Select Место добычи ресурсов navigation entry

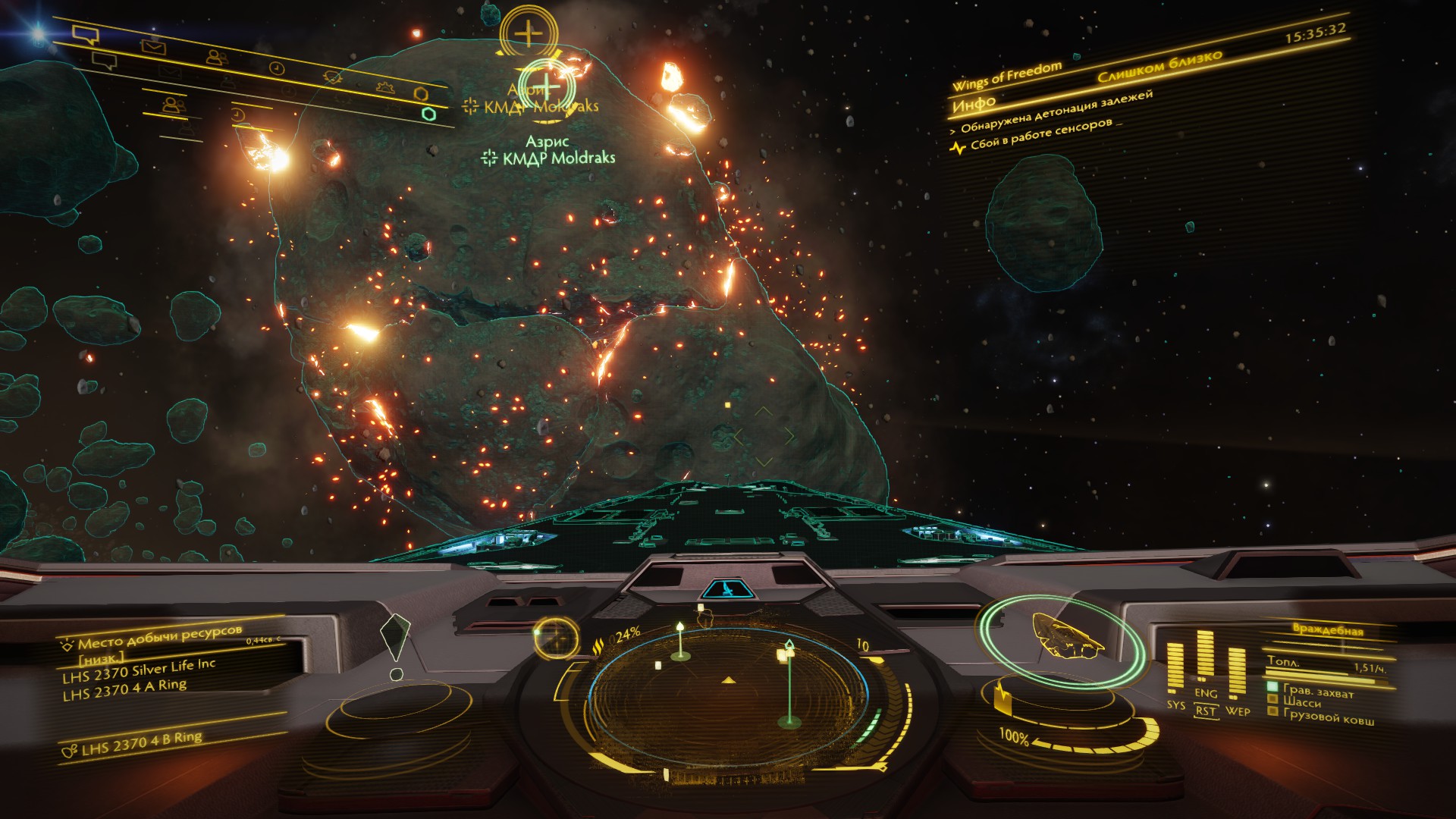click(x=159, y=635)
